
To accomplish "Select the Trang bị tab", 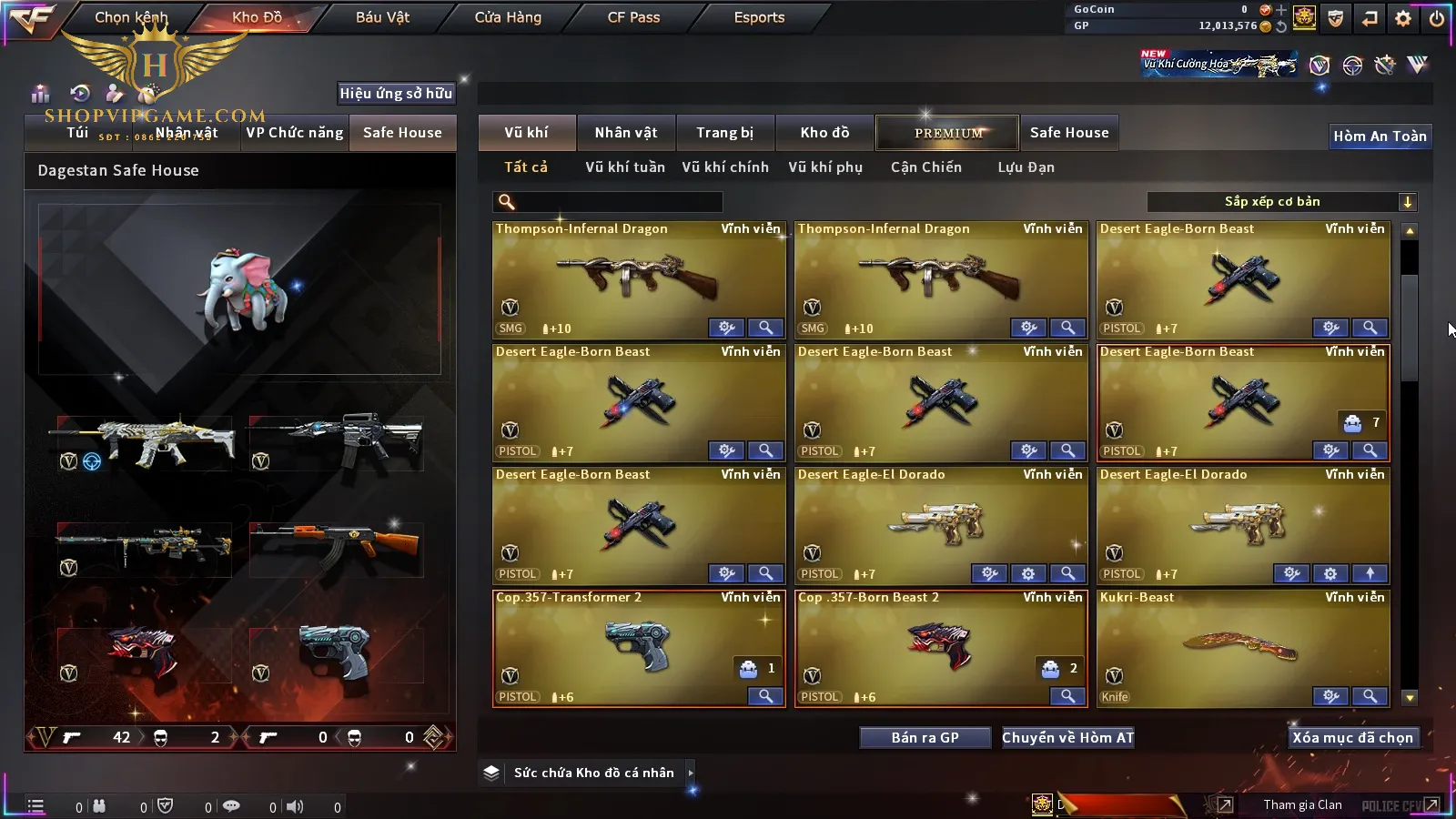I will [x=724, y=133].
